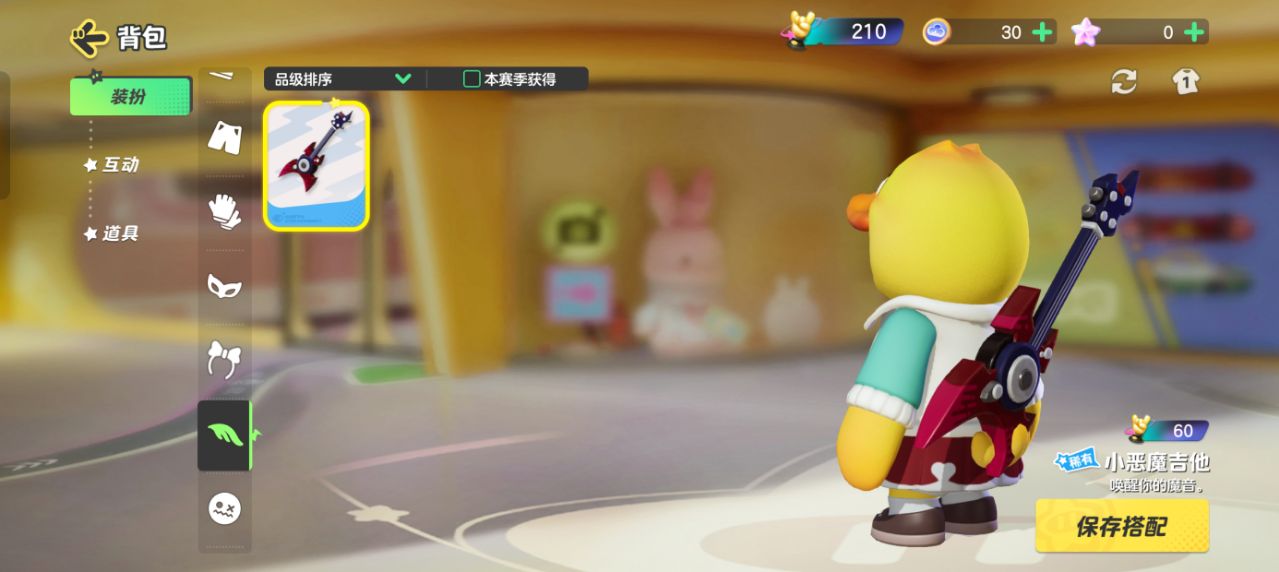Viewport: 1279px width, 572px height.
Task: Choose the gloves category icon
Action: click(224, 211)
